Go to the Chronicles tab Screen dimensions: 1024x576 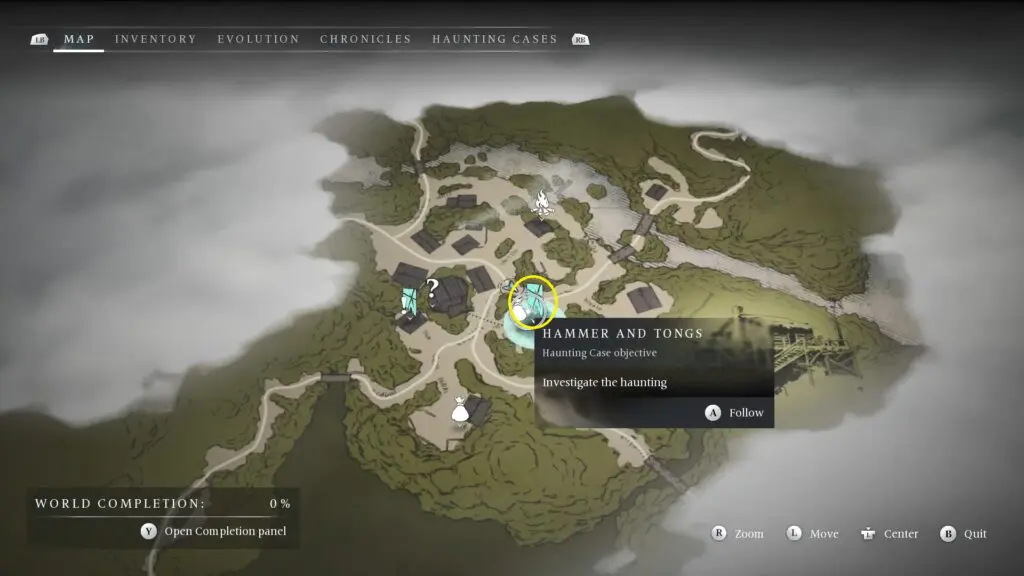(x=365, y=39)
